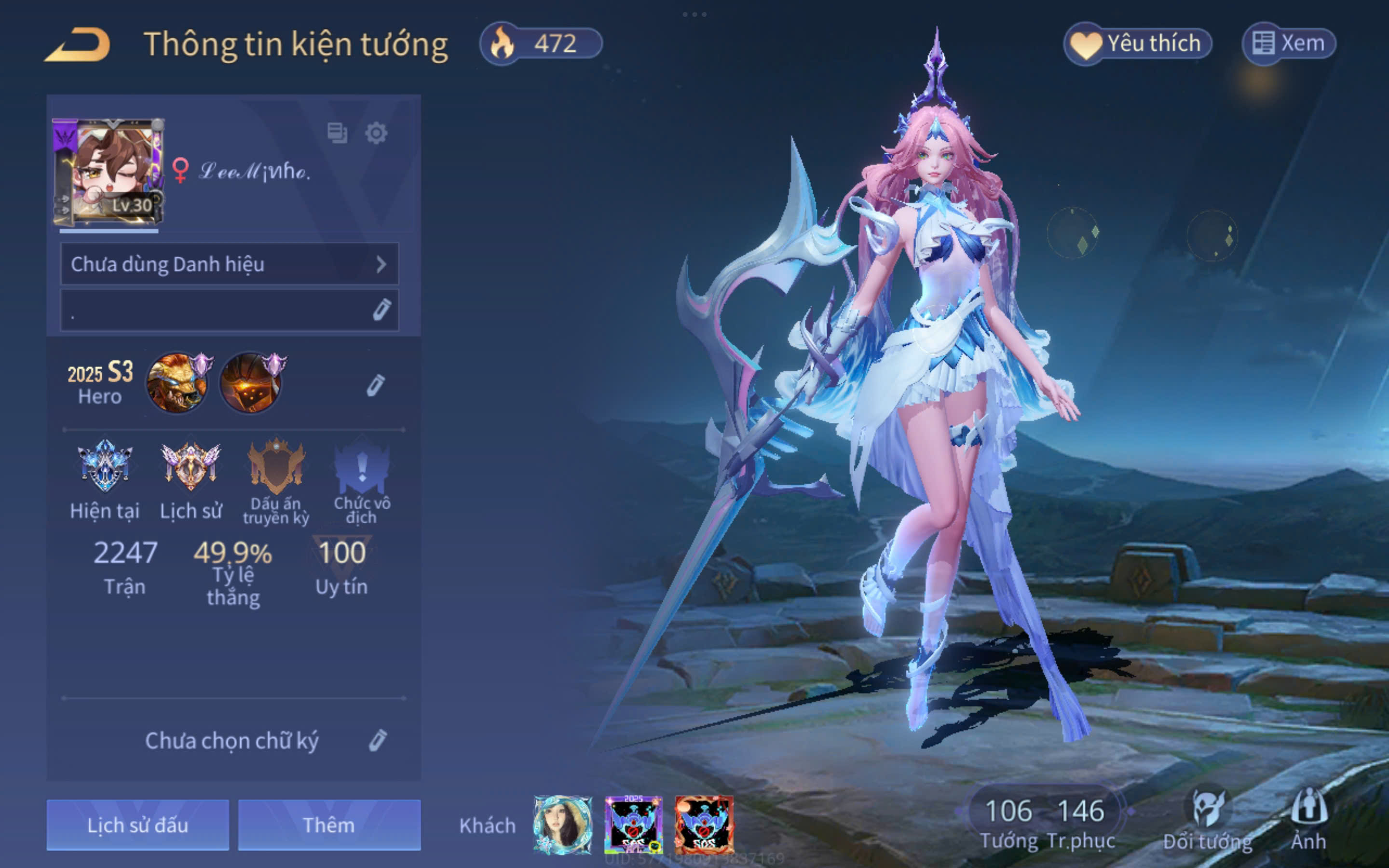
Task: Open profile settings gear icon
Action: 376,133
